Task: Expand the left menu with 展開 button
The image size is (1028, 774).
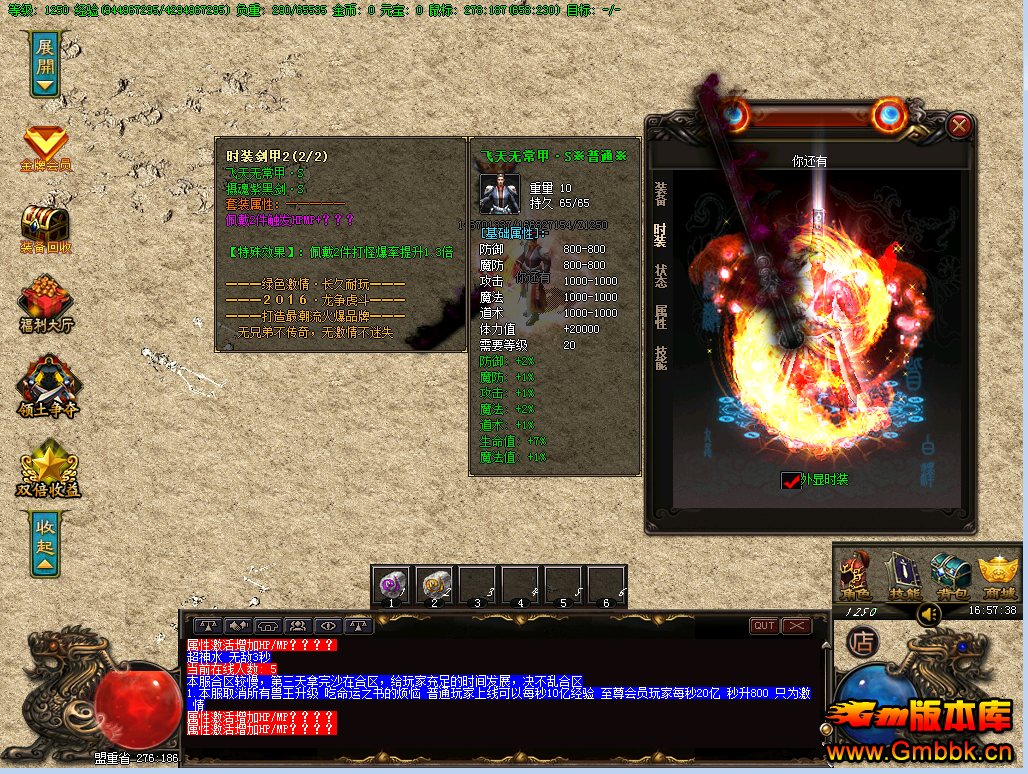Action: [45, 62]
